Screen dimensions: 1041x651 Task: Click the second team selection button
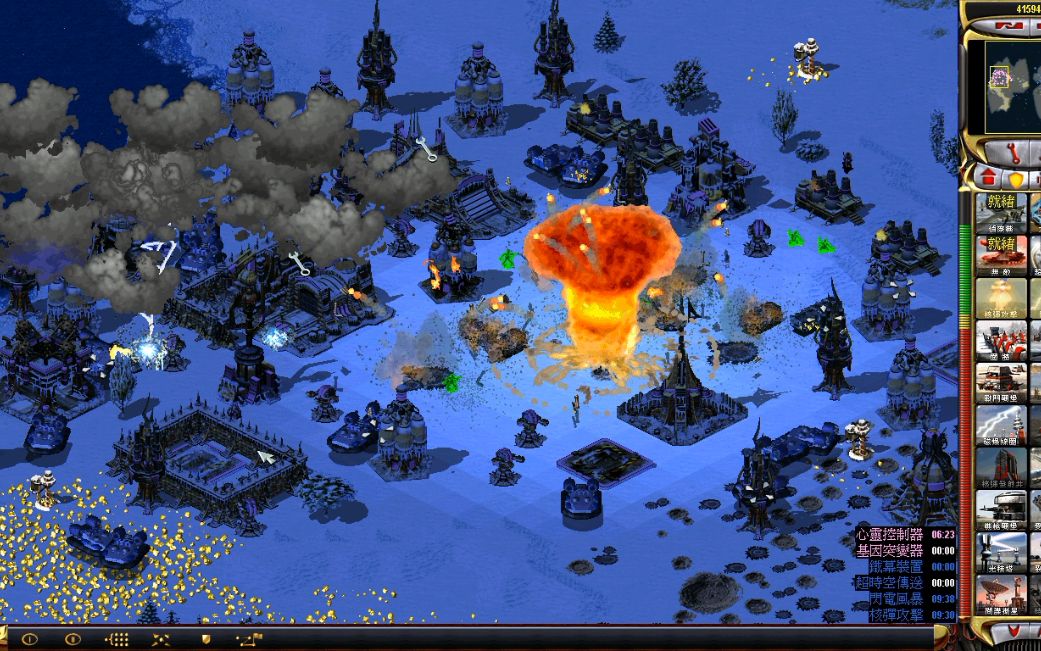point(73,638)
